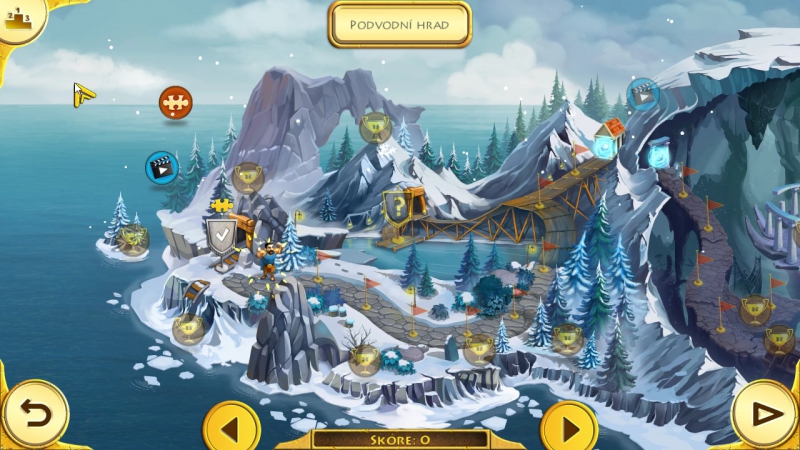Select the shield level marker with checkmark
Screen dimensions: 800x450
(x=220, y=237)
